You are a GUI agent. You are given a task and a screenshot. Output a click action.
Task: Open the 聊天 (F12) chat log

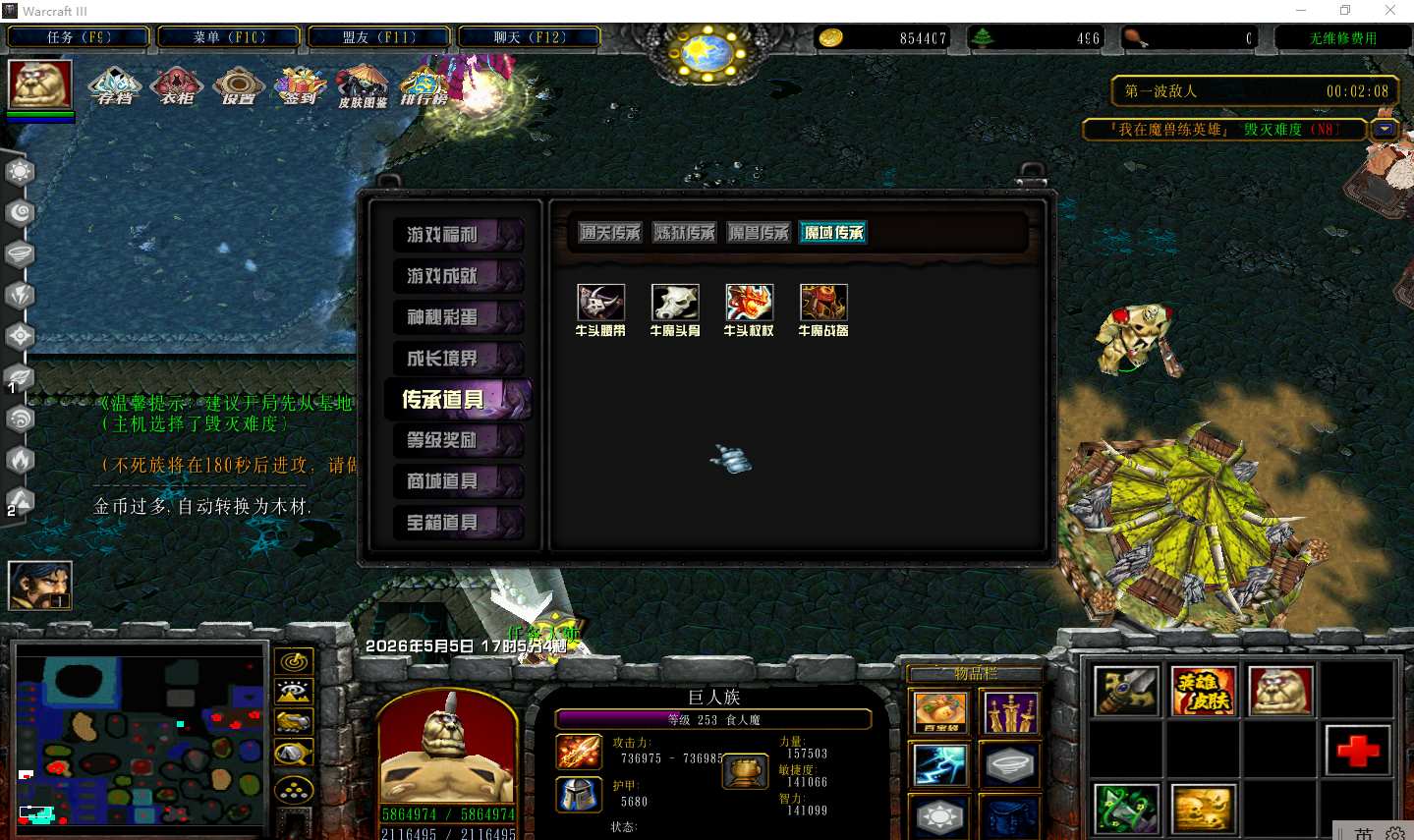[x=530, y=37]
